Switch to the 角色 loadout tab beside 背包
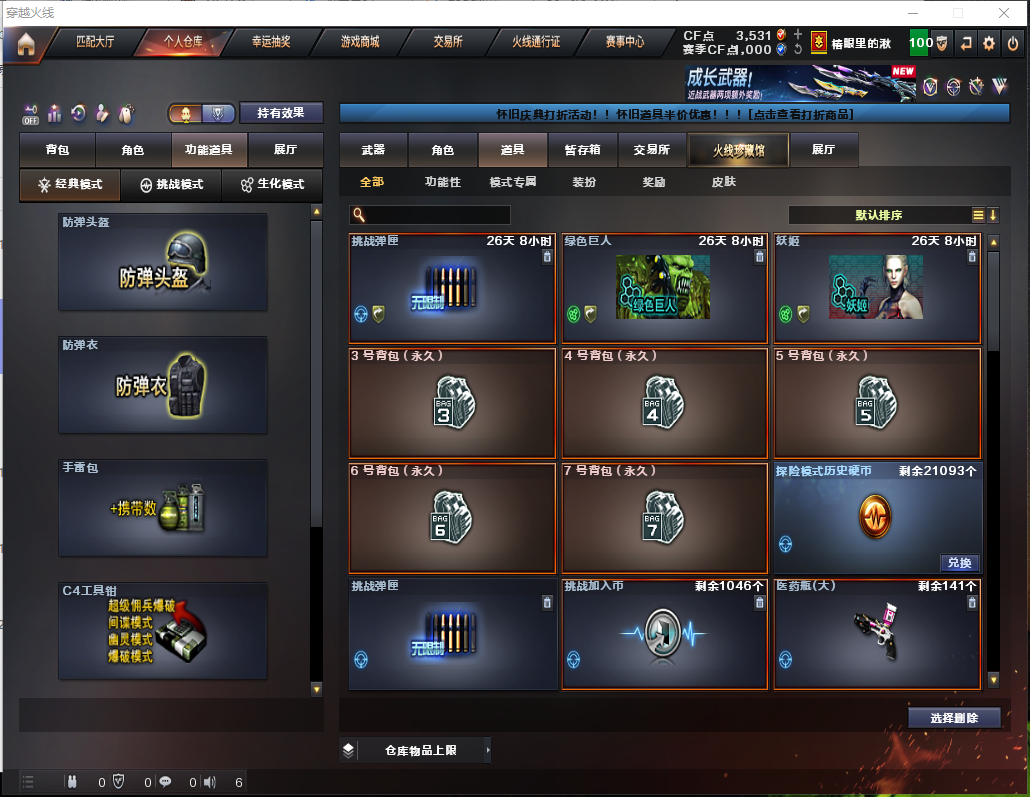This screenshot has height=797, width=1030. 133,150
